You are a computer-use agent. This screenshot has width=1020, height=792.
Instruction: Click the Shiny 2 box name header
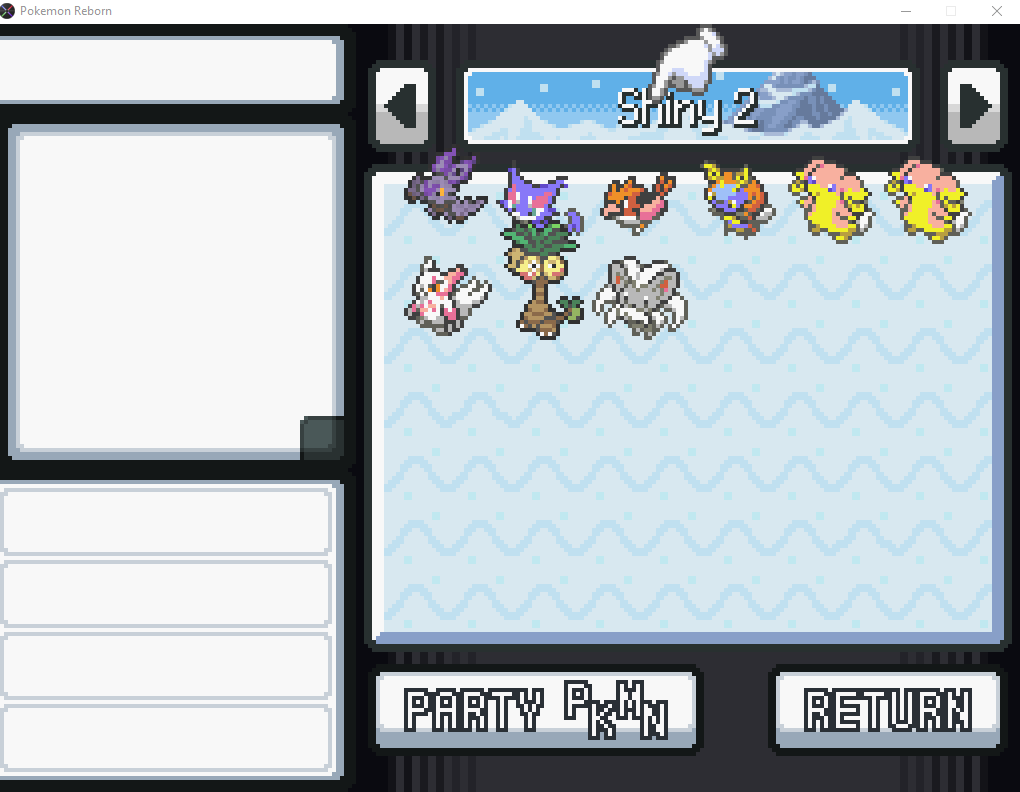(688, 106)
